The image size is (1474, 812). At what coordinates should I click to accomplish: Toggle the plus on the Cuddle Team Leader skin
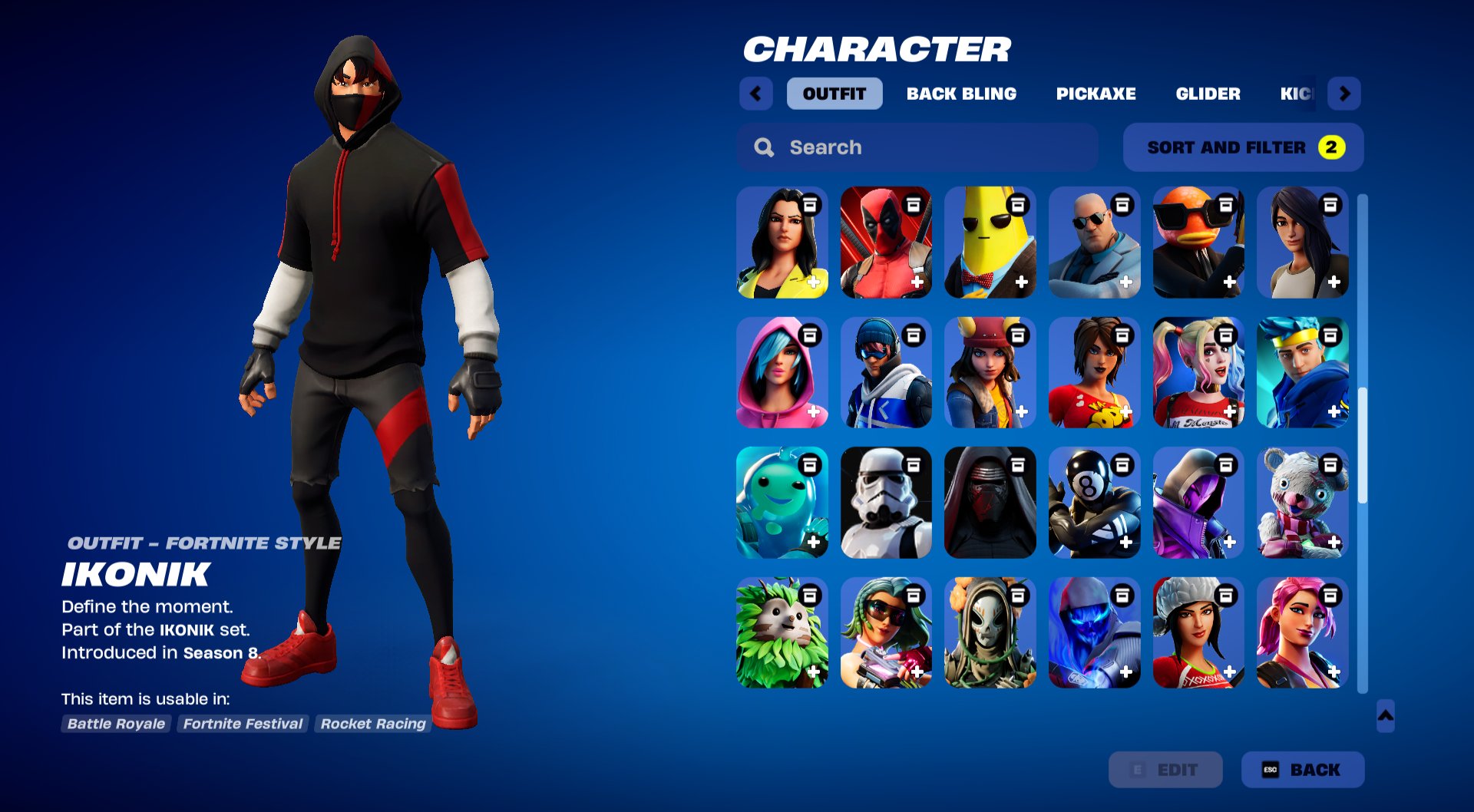(x=1334, y=543)
